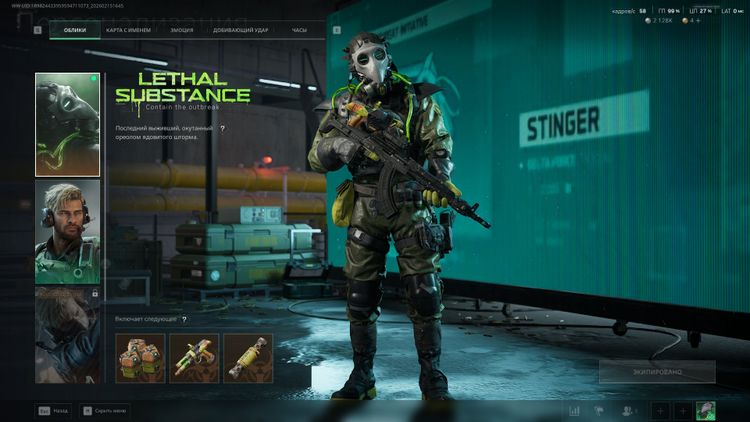
Task: Open the player profile avatar
Action: (x=706, y=410)
